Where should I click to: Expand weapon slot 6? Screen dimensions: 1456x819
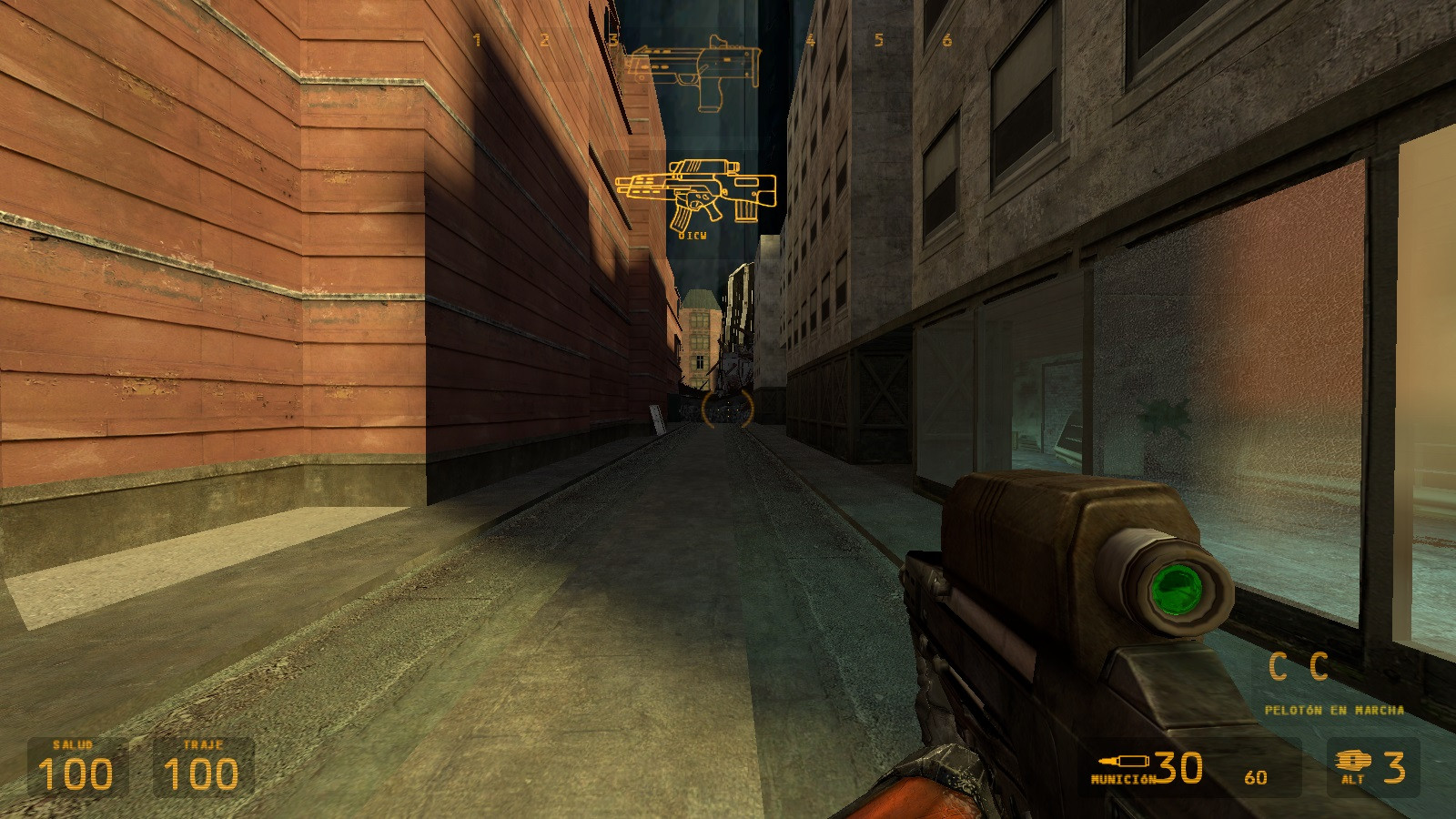pyautogui.click(x=949, y=39)
